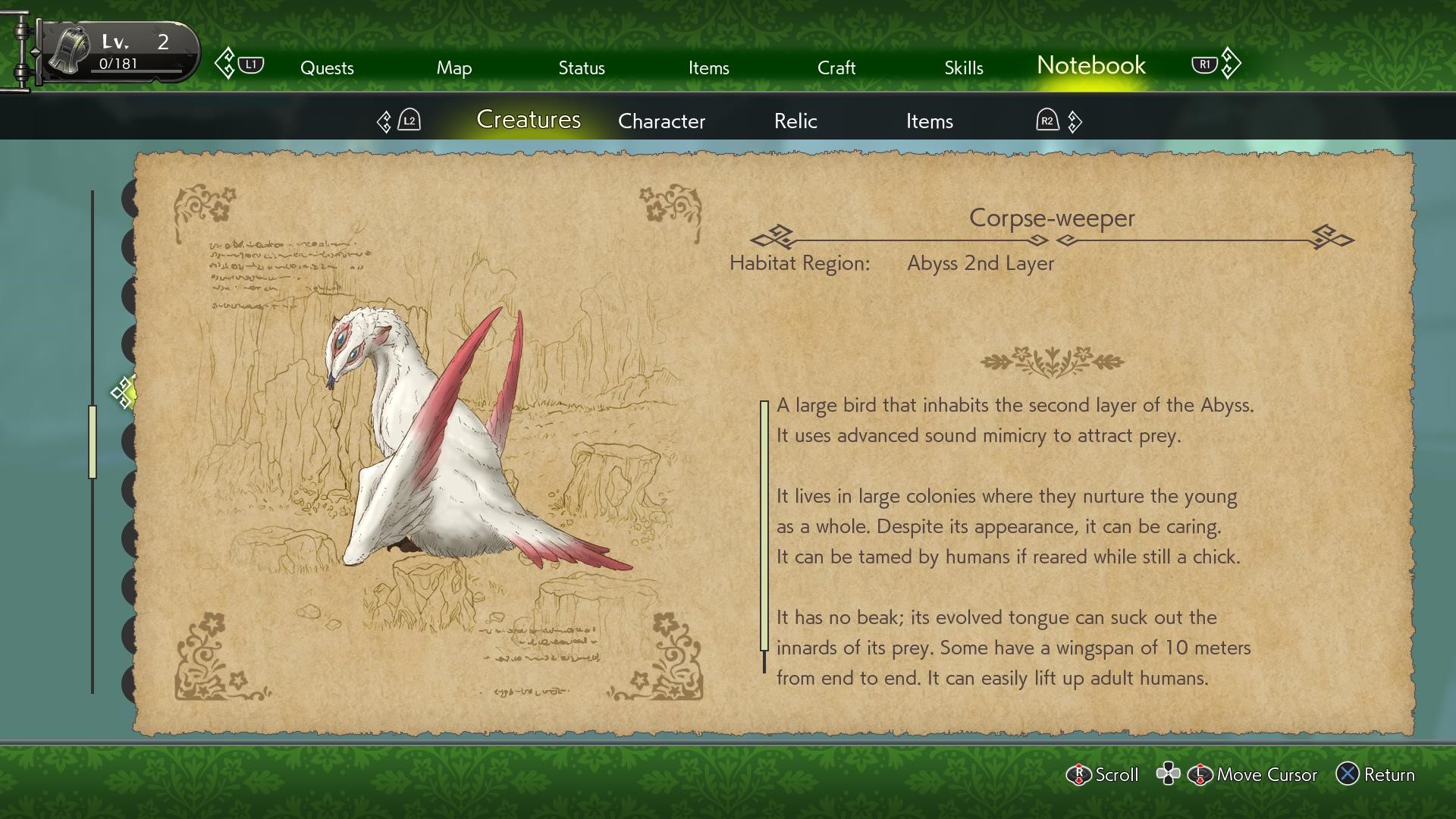The width and height of the screenshot is (1456, 819).
Task: Switch to the Character notebook category
Action: pos(661,121)
